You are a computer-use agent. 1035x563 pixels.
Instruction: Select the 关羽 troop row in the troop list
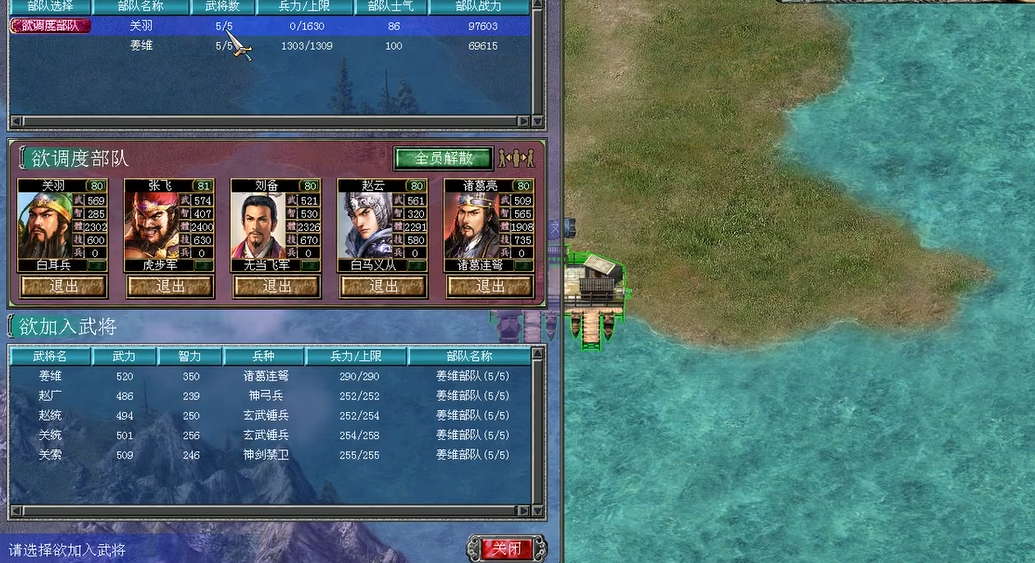point(141,26)
